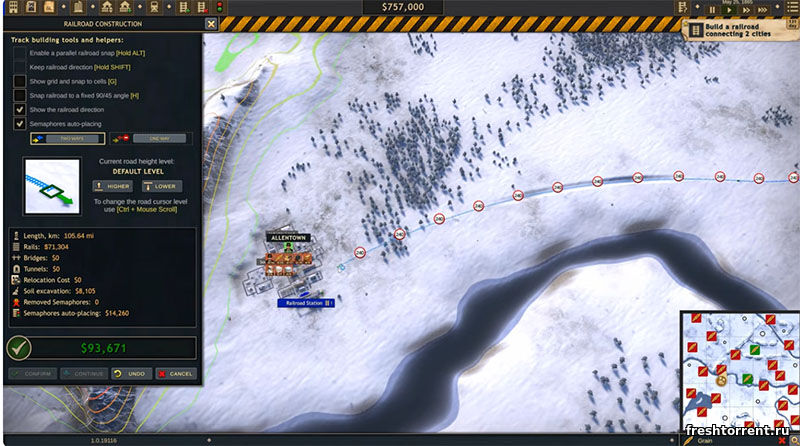Enable show grid and snap to cells

coord(19,80)
